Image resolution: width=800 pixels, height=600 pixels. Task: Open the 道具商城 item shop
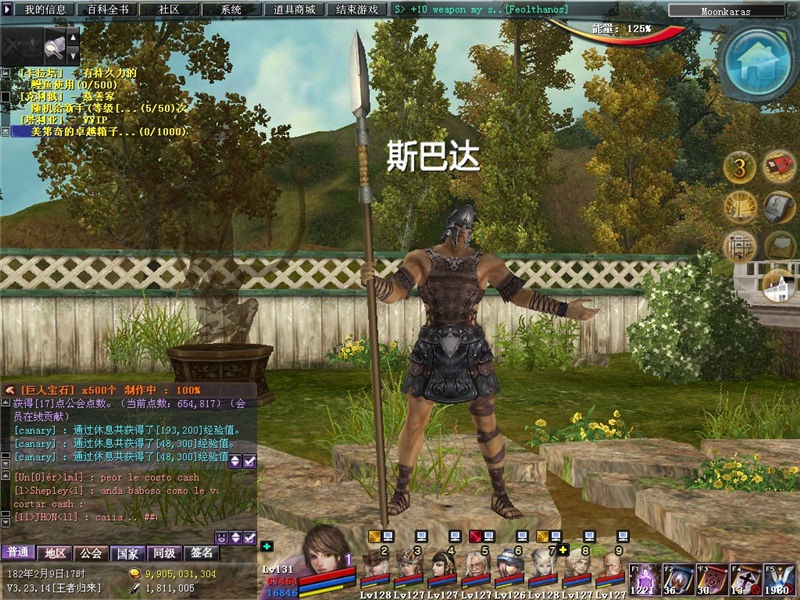[x=294, y=9]
